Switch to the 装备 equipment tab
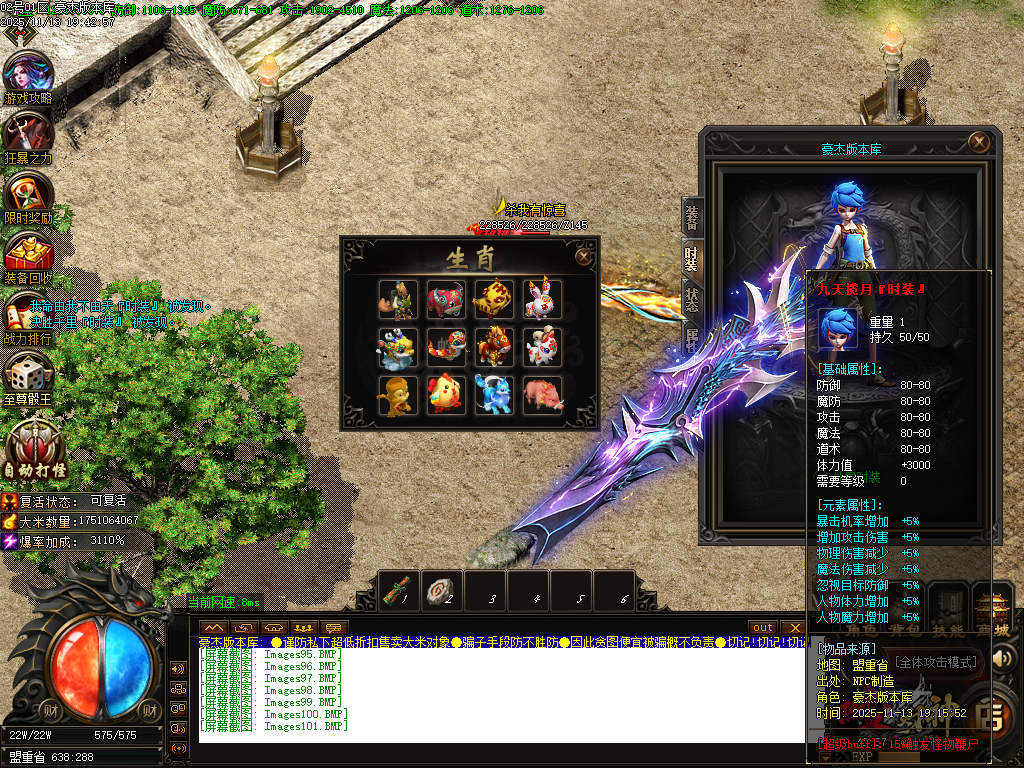The width and height of the screenshot is (1024, 768). click(692, 217)
